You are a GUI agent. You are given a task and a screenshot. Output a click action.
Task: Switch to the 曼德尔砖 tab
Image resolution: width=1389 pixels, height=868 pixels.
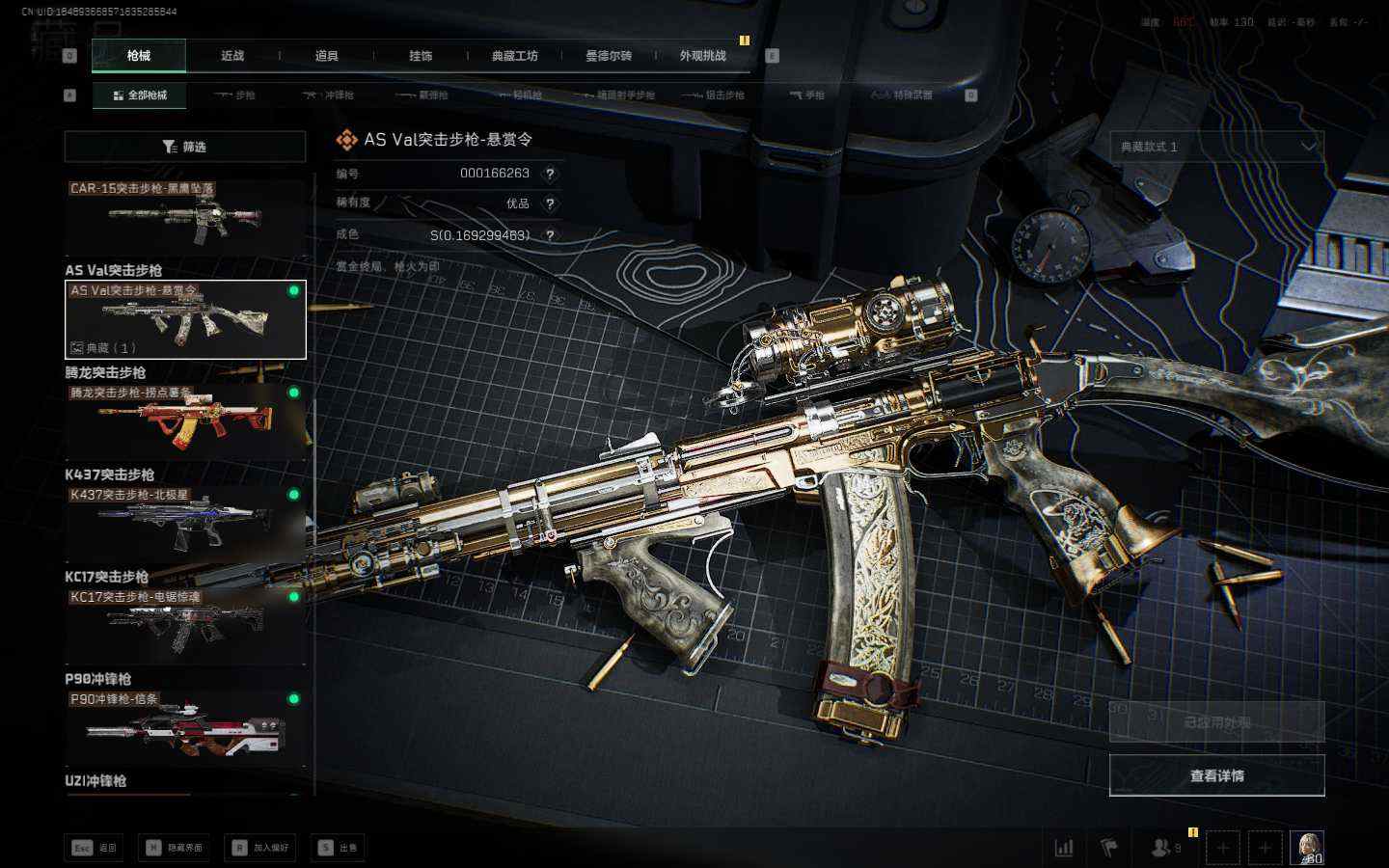pyautogui.click(x=609, y=56)
